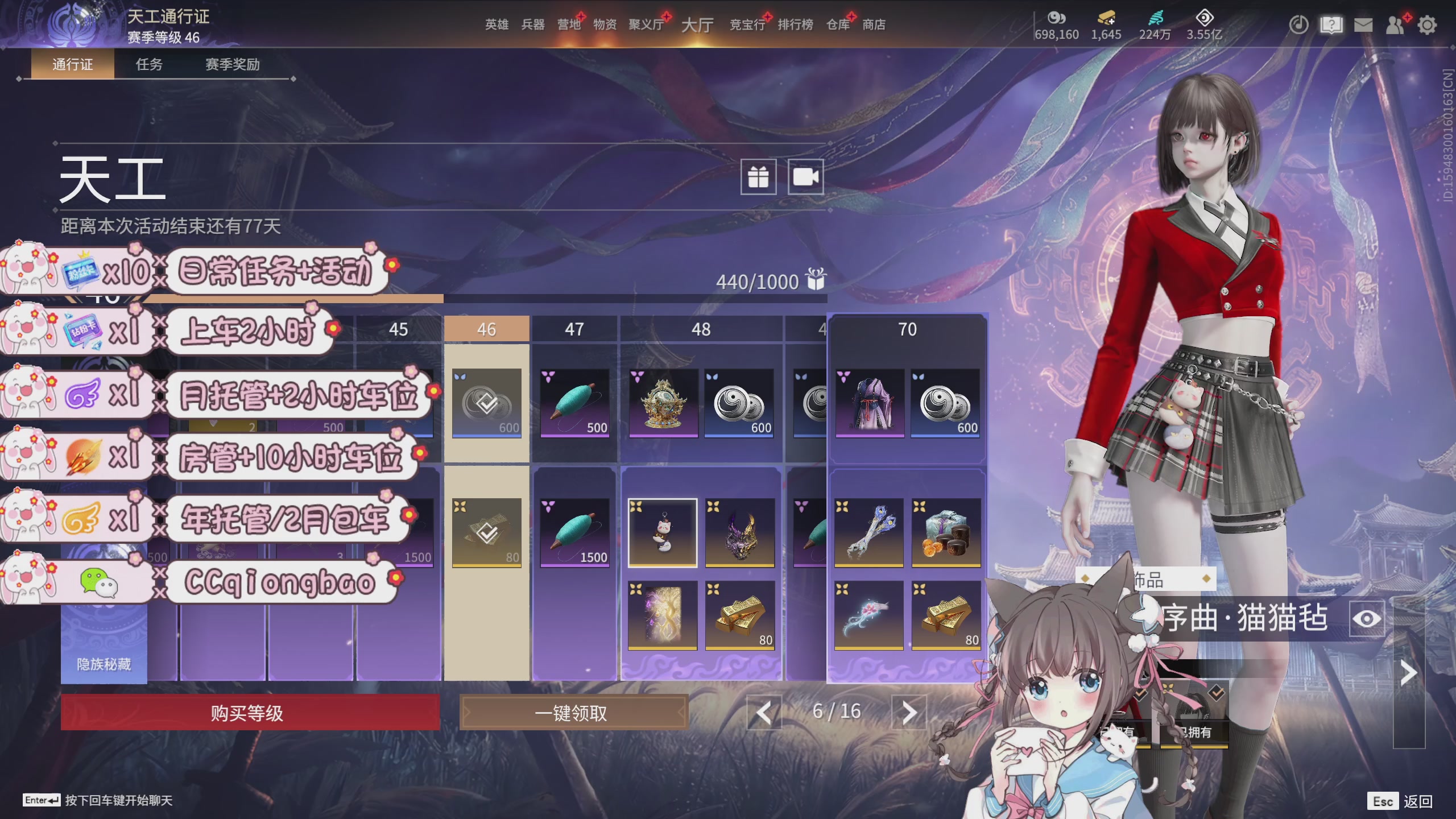Go to the next reward page
1456x819 pixels.
click(x=909, y=712)
